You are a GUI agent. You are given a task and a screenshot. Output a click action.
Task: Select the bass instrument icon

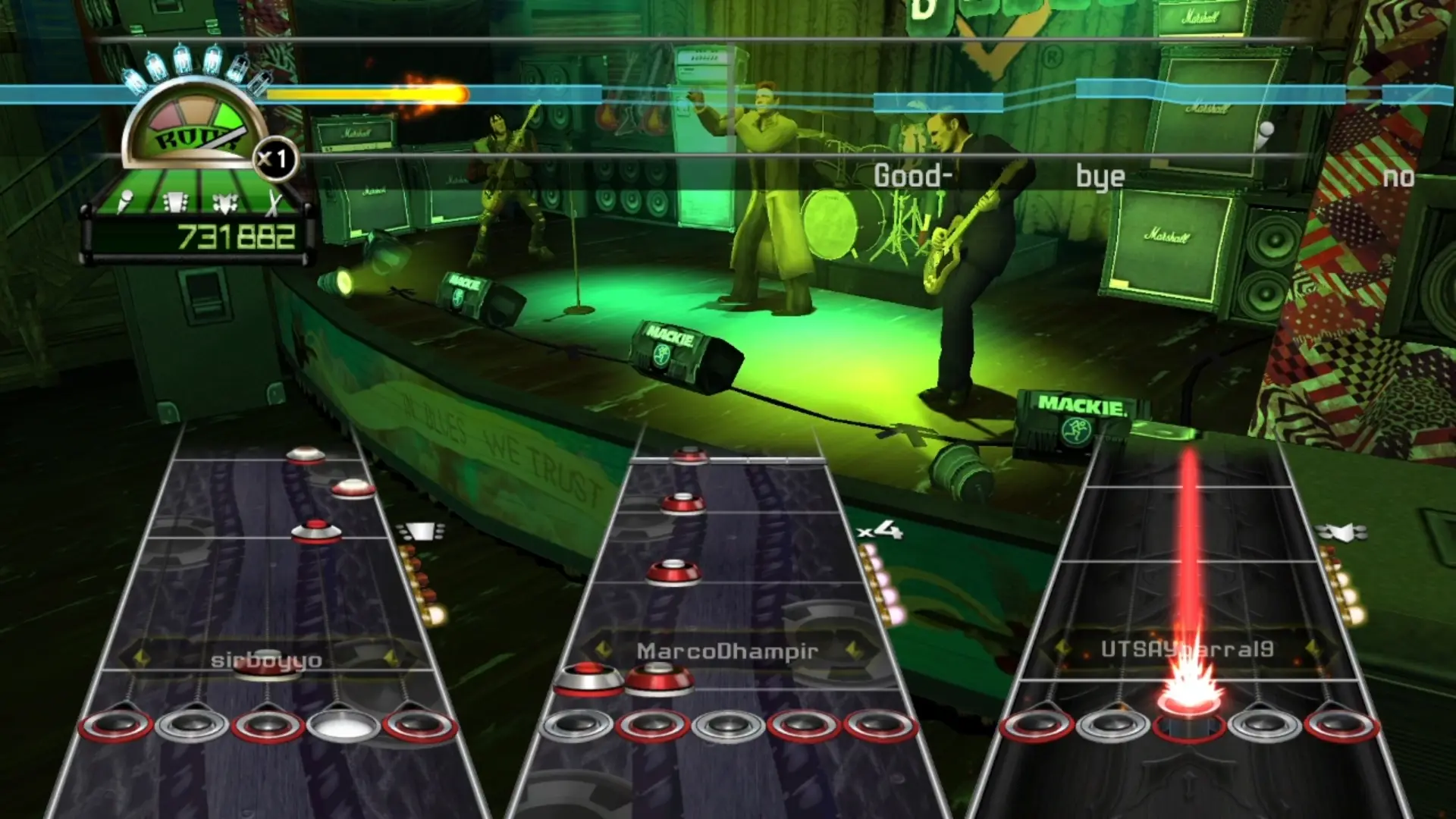coord(224,201)
